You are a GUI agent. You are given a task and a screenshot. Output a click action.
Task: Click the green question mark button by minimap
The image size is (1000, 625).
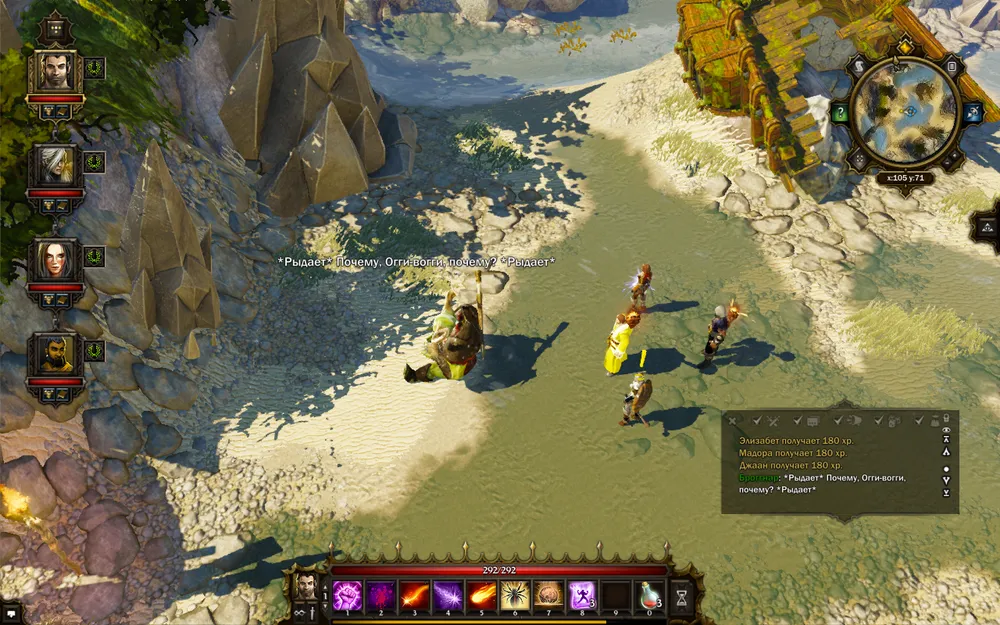pos(840,113)
